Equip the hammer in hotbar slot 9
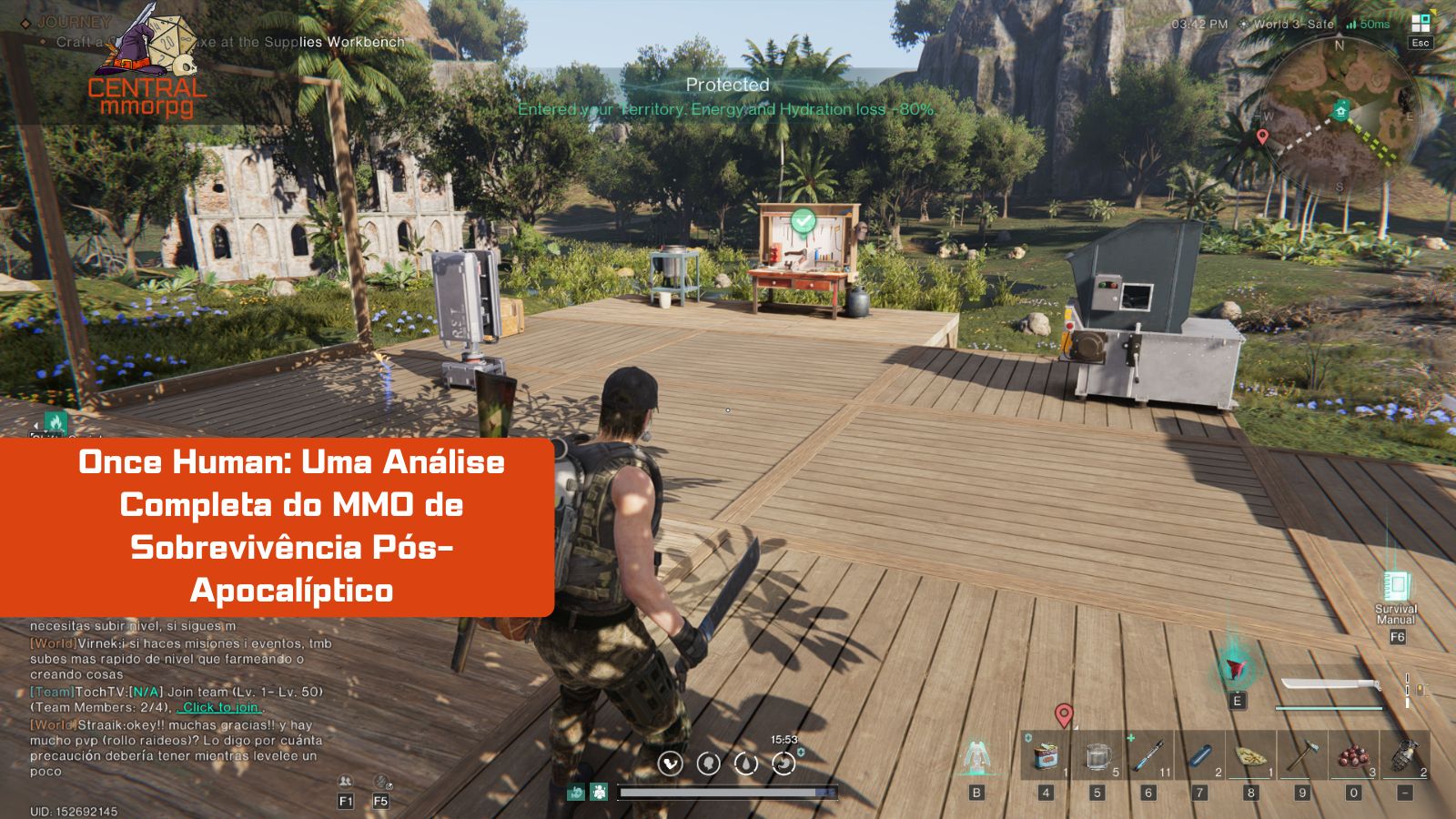1456x819 pixels. pyautogui.click(x=1303, y=755)
